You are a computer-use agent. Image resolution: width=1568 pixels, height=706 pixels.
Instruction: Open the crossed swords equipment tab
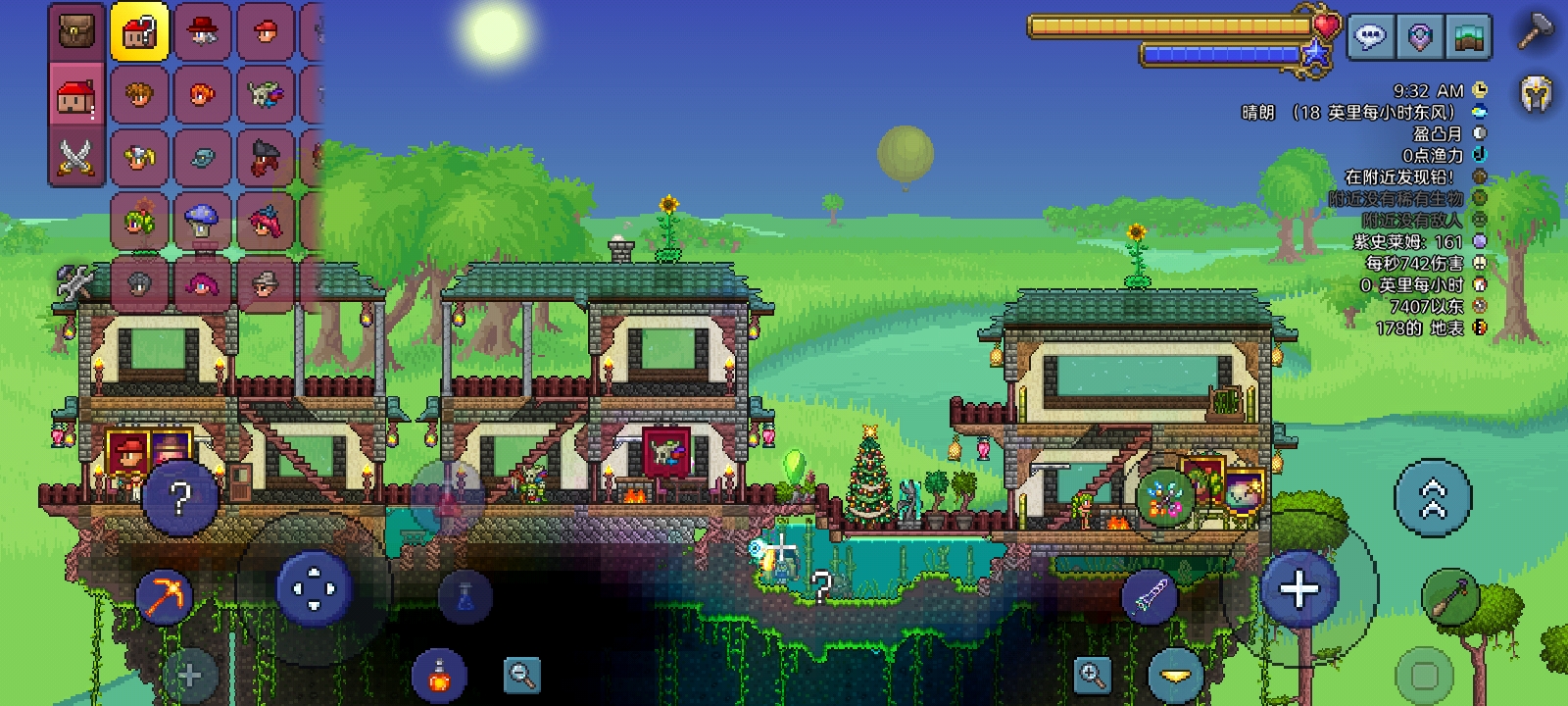(75, 157)
